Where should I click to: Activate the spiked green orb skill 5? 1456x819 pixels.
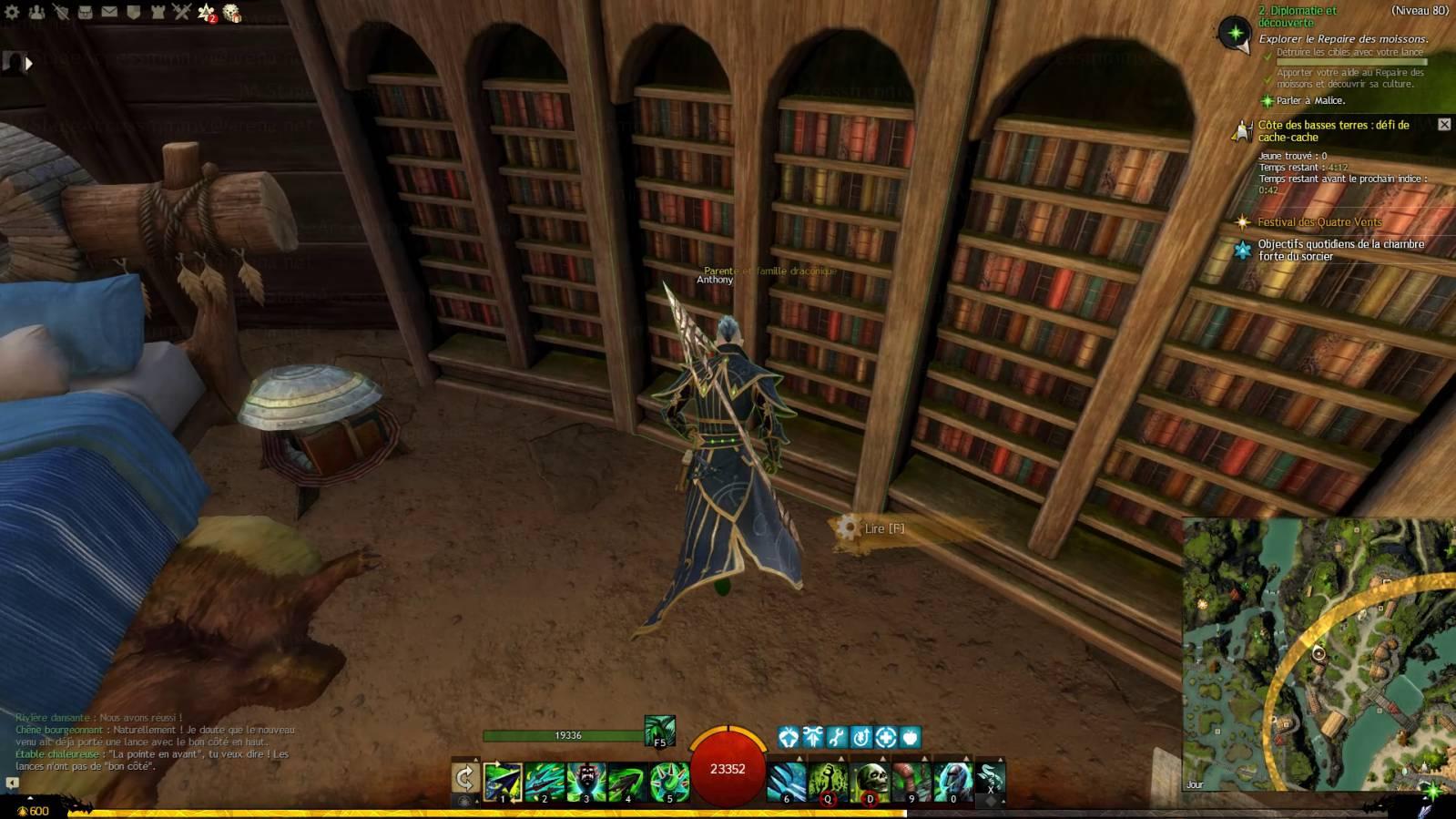669,782
